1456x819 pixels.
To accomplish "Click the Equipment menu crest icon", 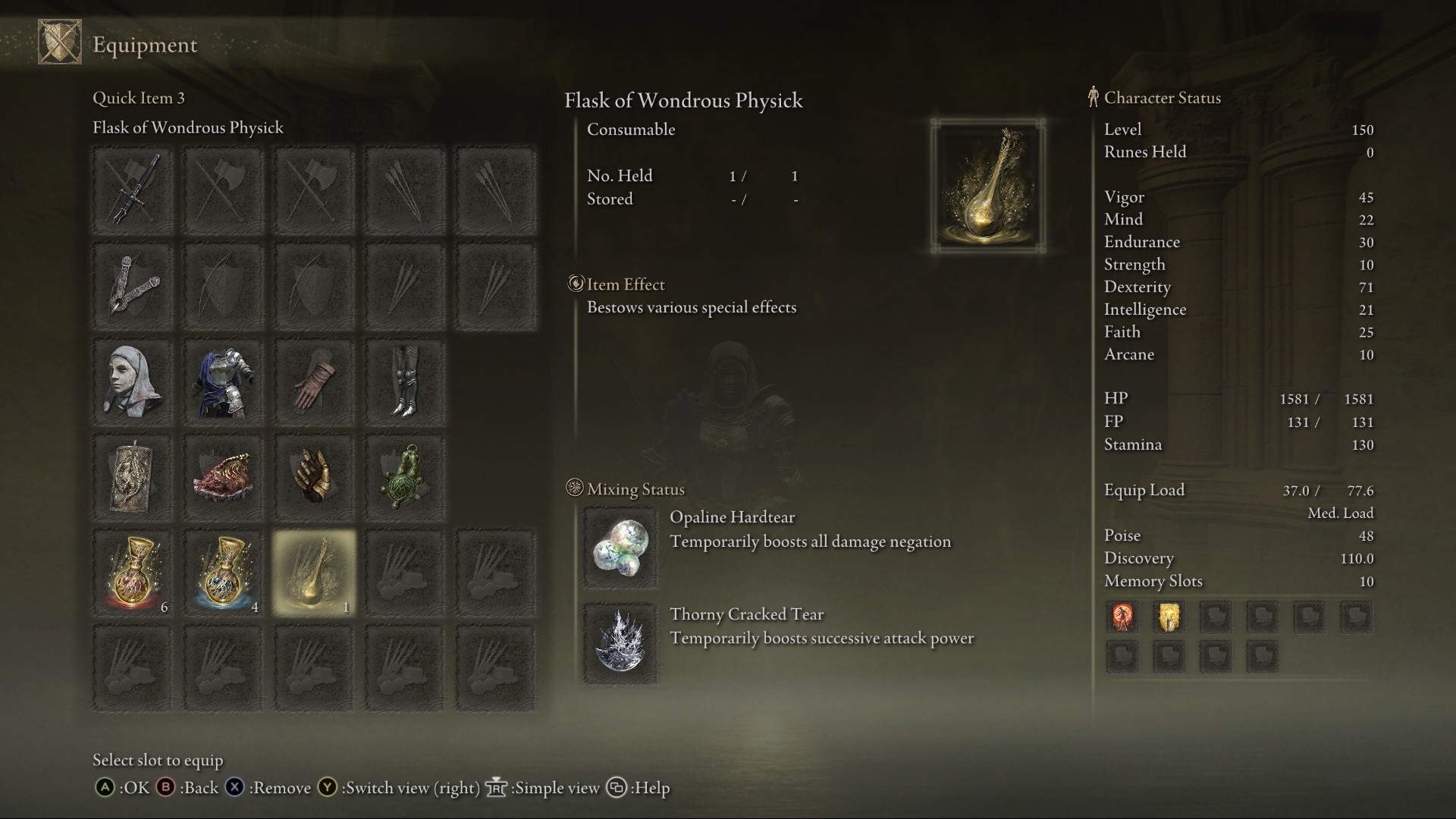I will pos(60,42).
